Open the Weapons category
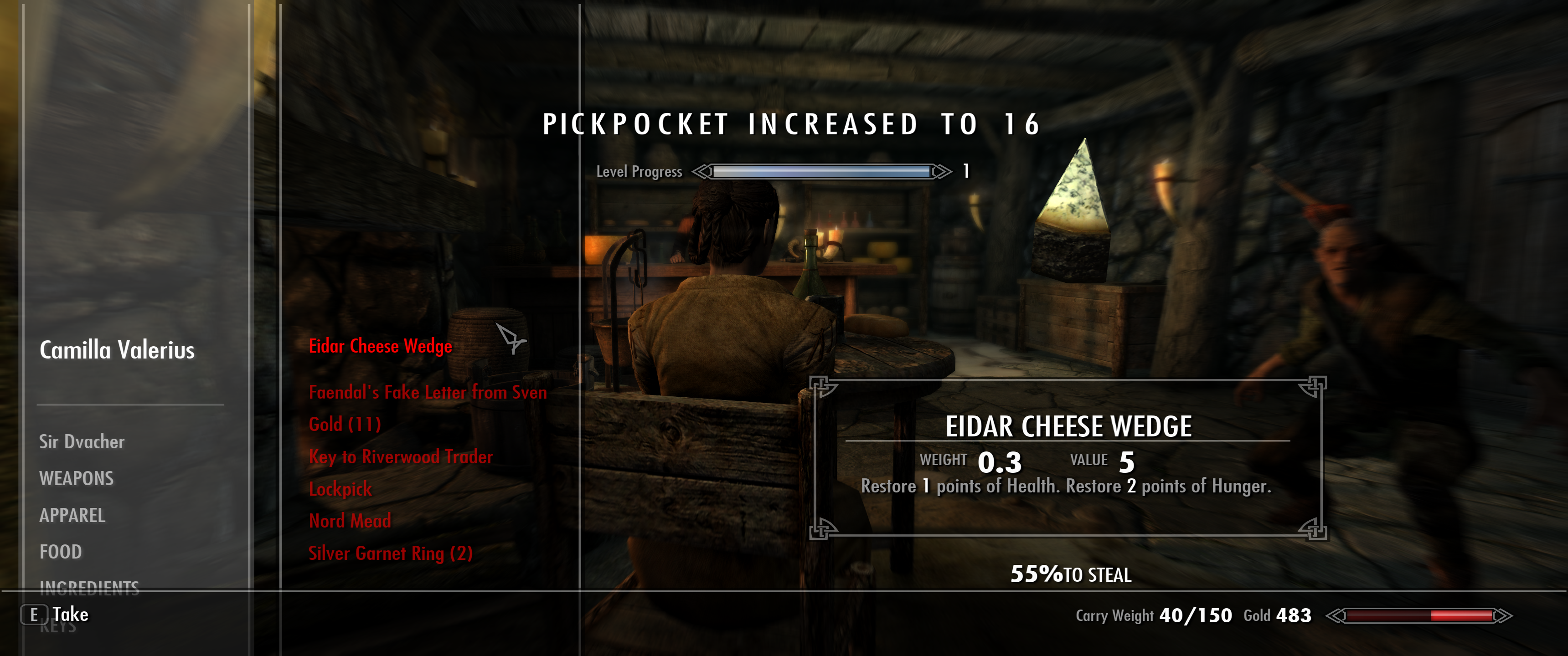The height and width of the screenshot is (656, 1568). [x=76, y=479]
